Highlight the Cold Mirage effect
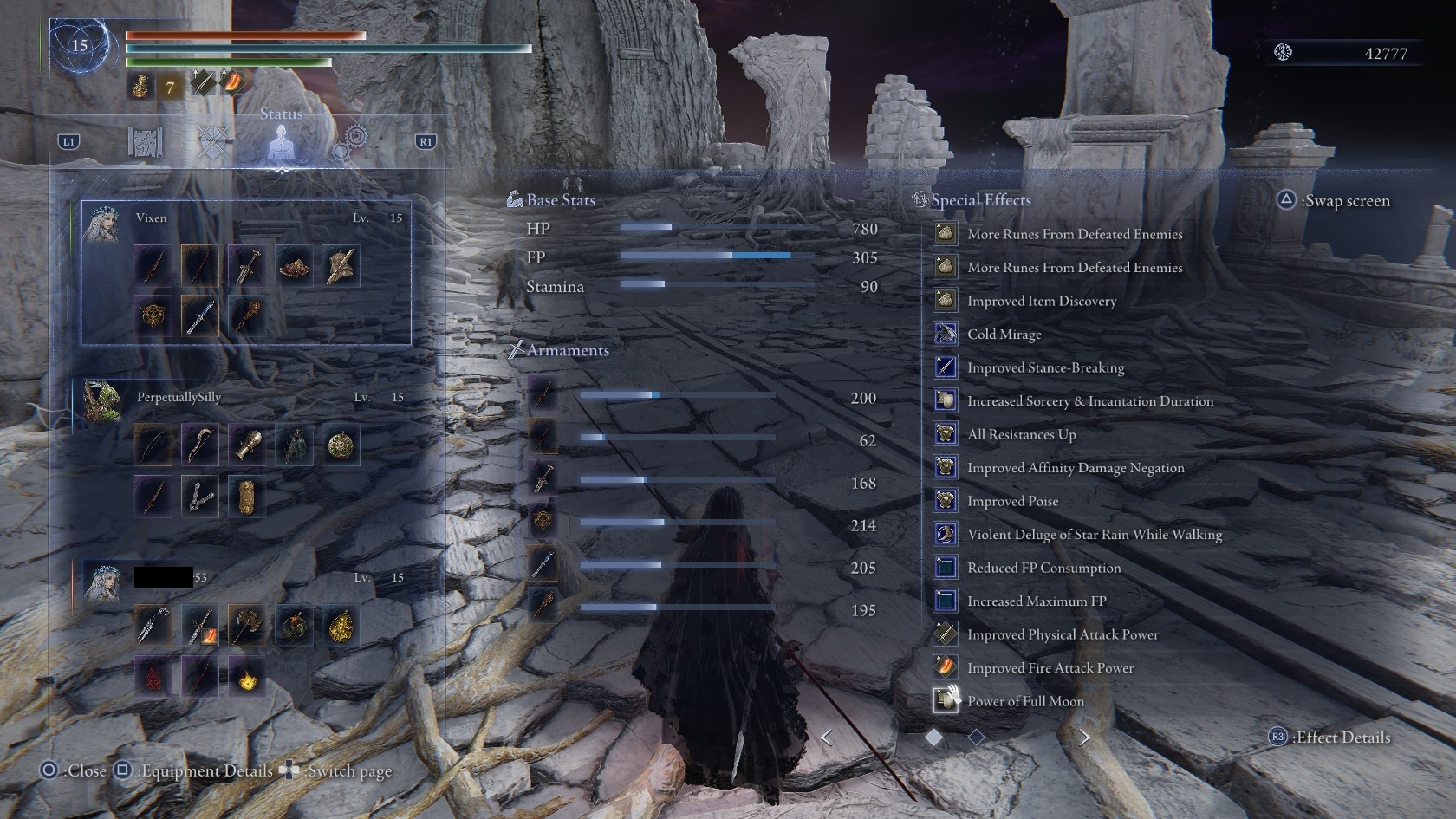 tap(1004, 335)
